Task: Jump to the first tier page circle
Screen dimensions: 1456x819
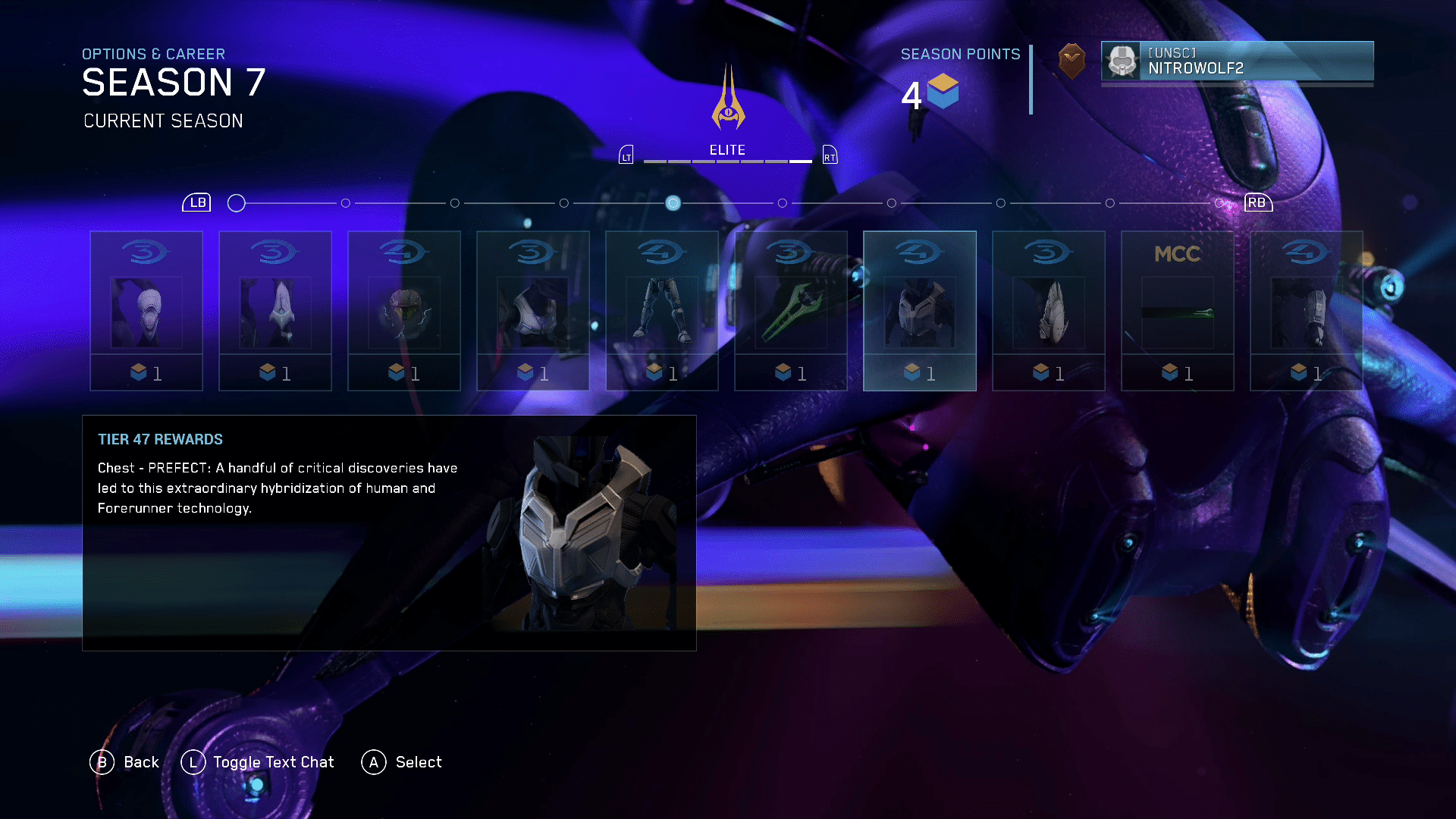Action: (x=237, y=203)
